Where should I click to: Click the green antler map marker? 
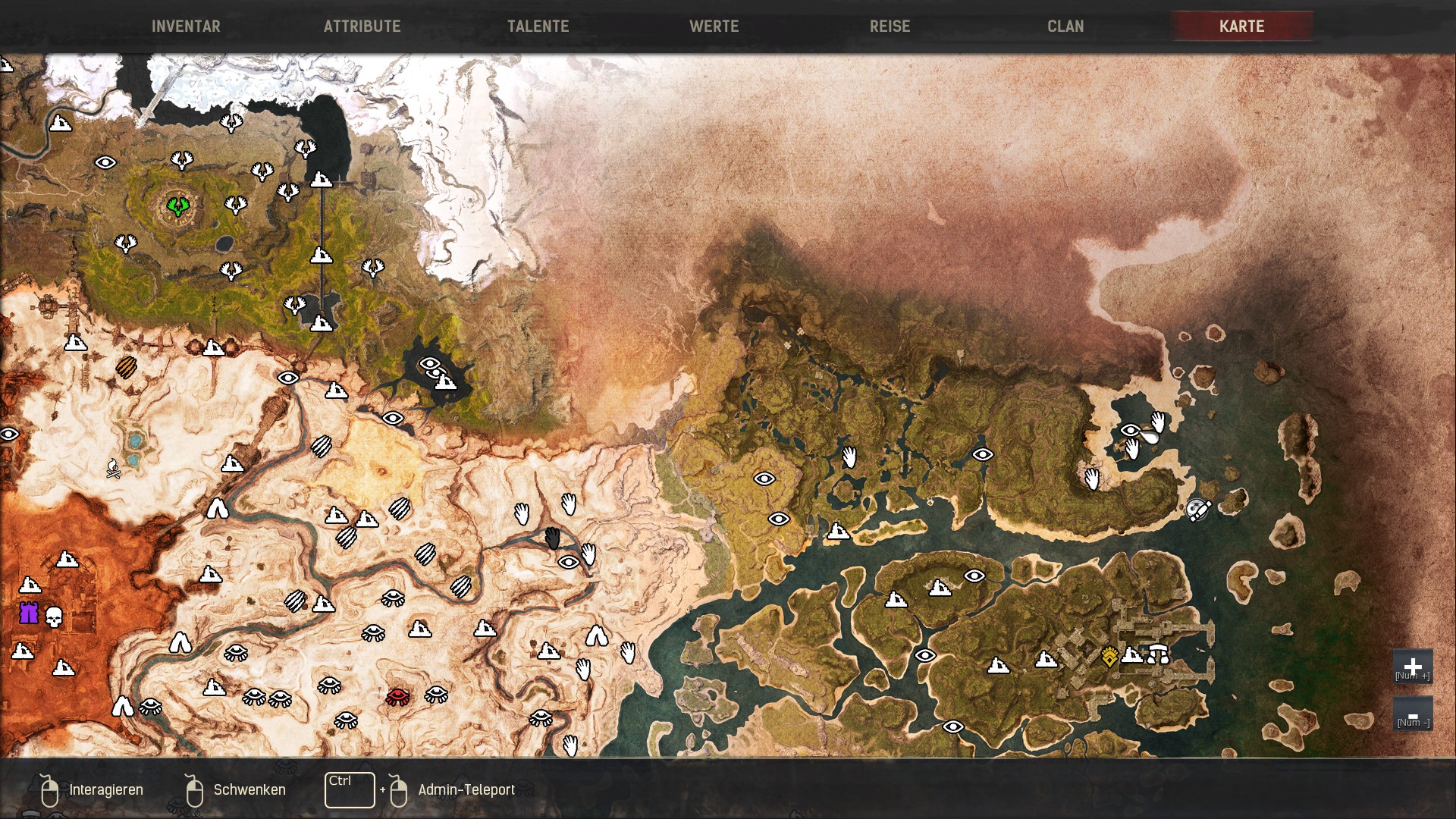click(178, 206)
